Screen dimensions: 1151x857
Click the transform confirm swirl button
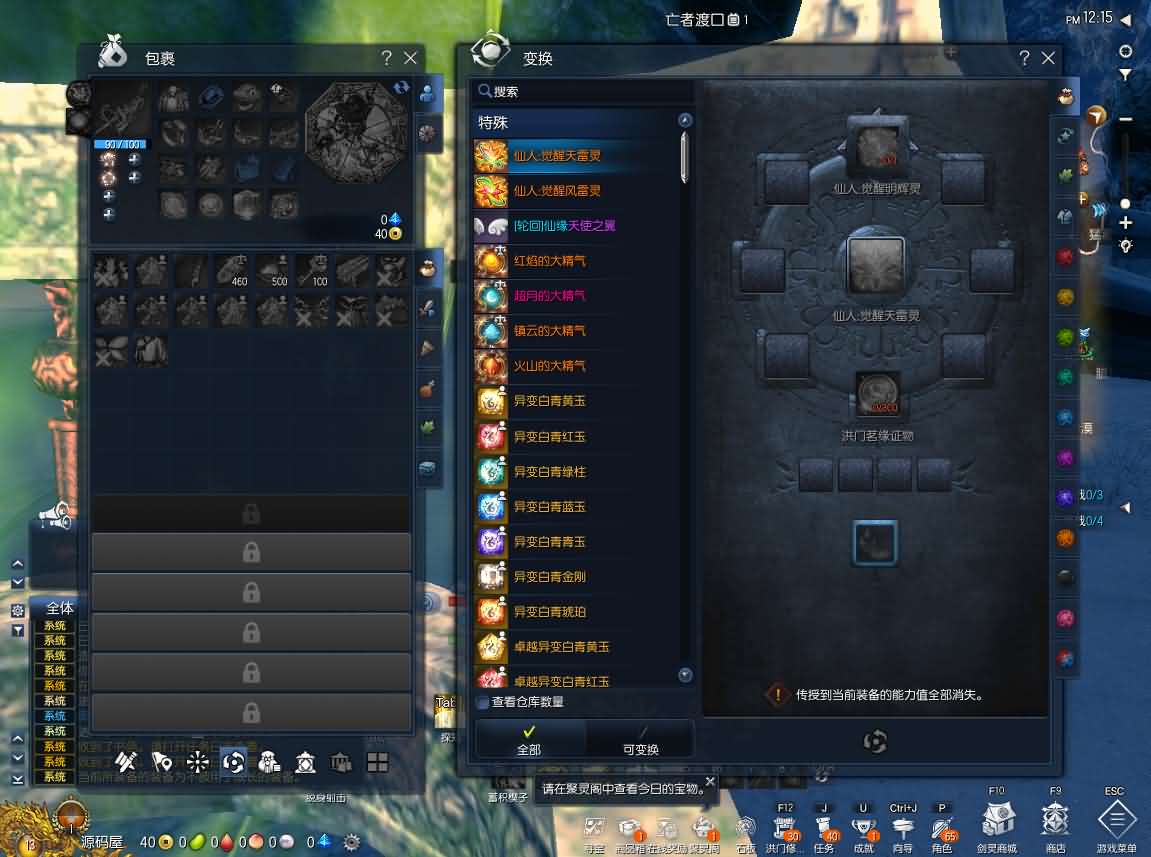pos(875,741)
